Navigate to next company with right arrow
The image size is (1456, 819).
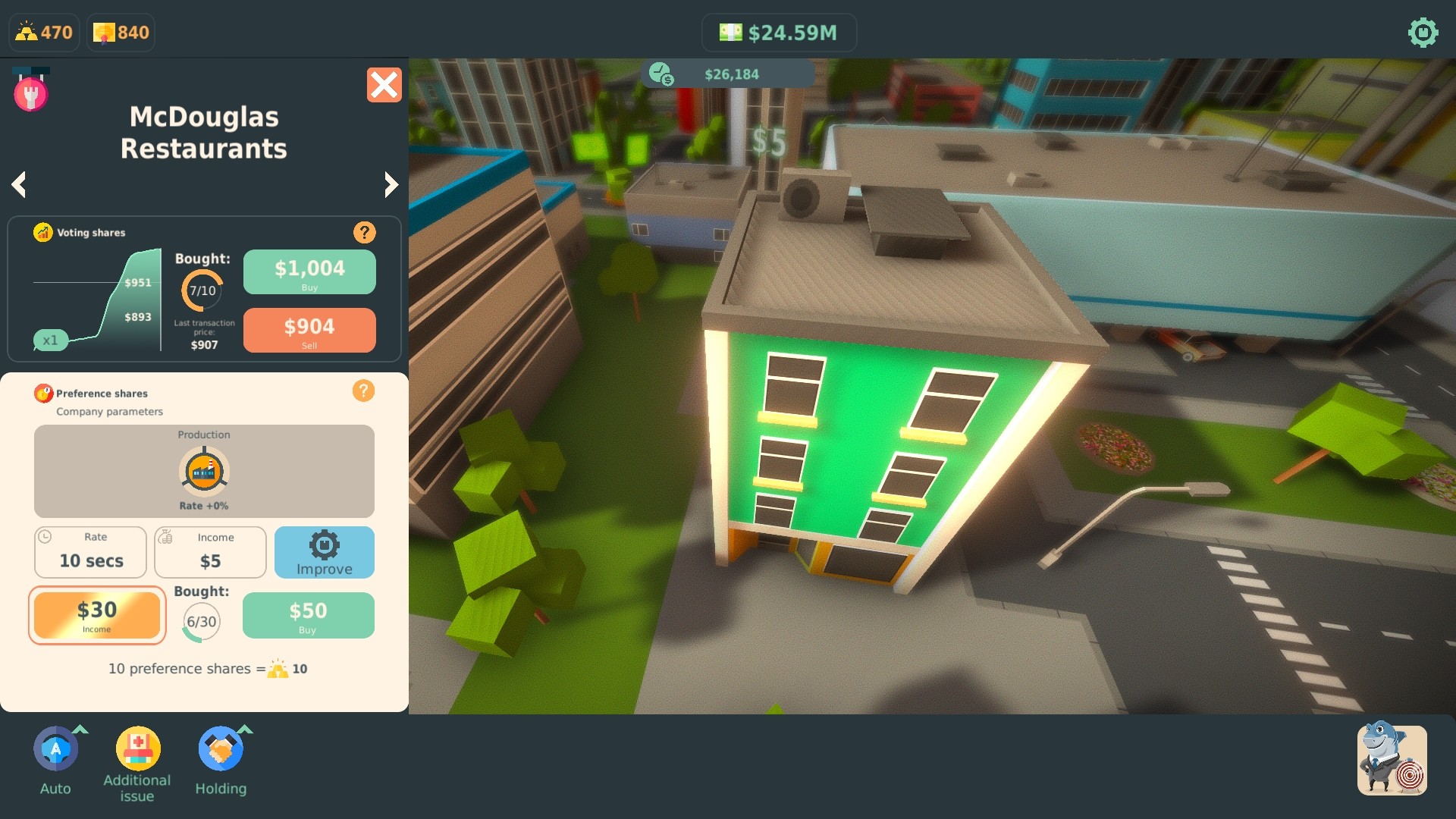pos(391,184)
